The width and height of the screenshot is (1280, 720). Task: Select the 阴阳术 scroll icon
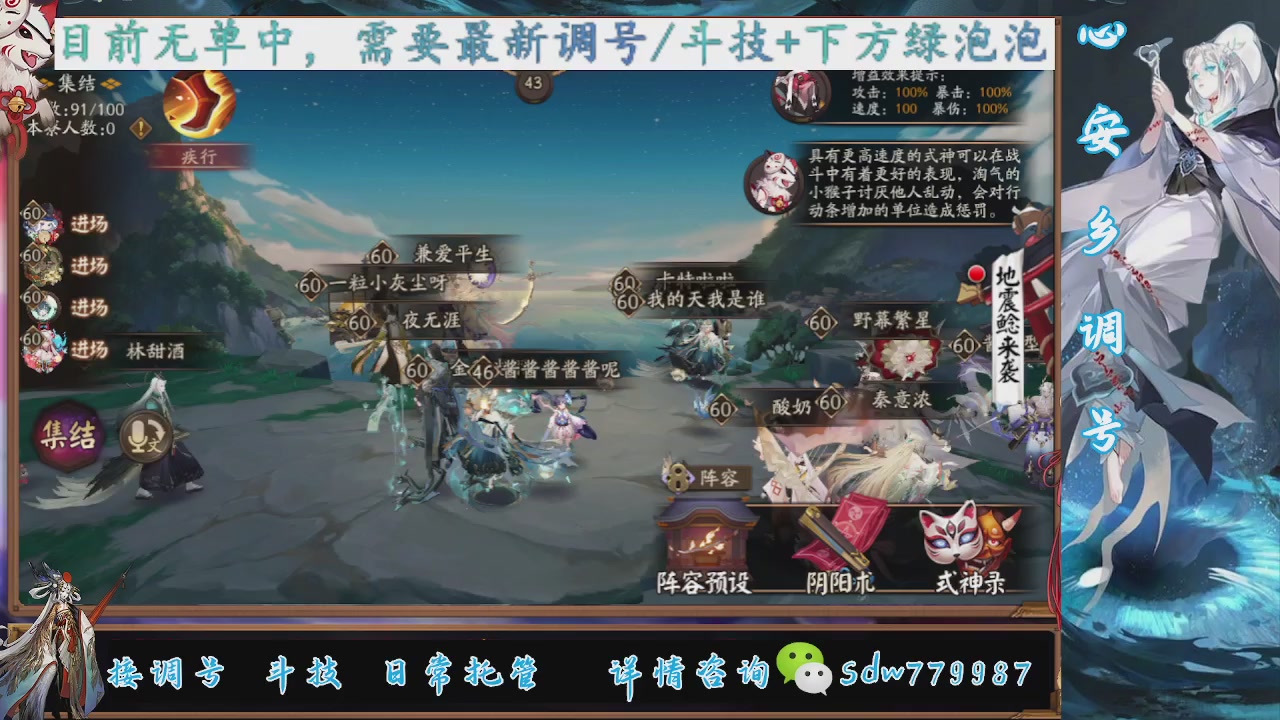coord(838,535)
